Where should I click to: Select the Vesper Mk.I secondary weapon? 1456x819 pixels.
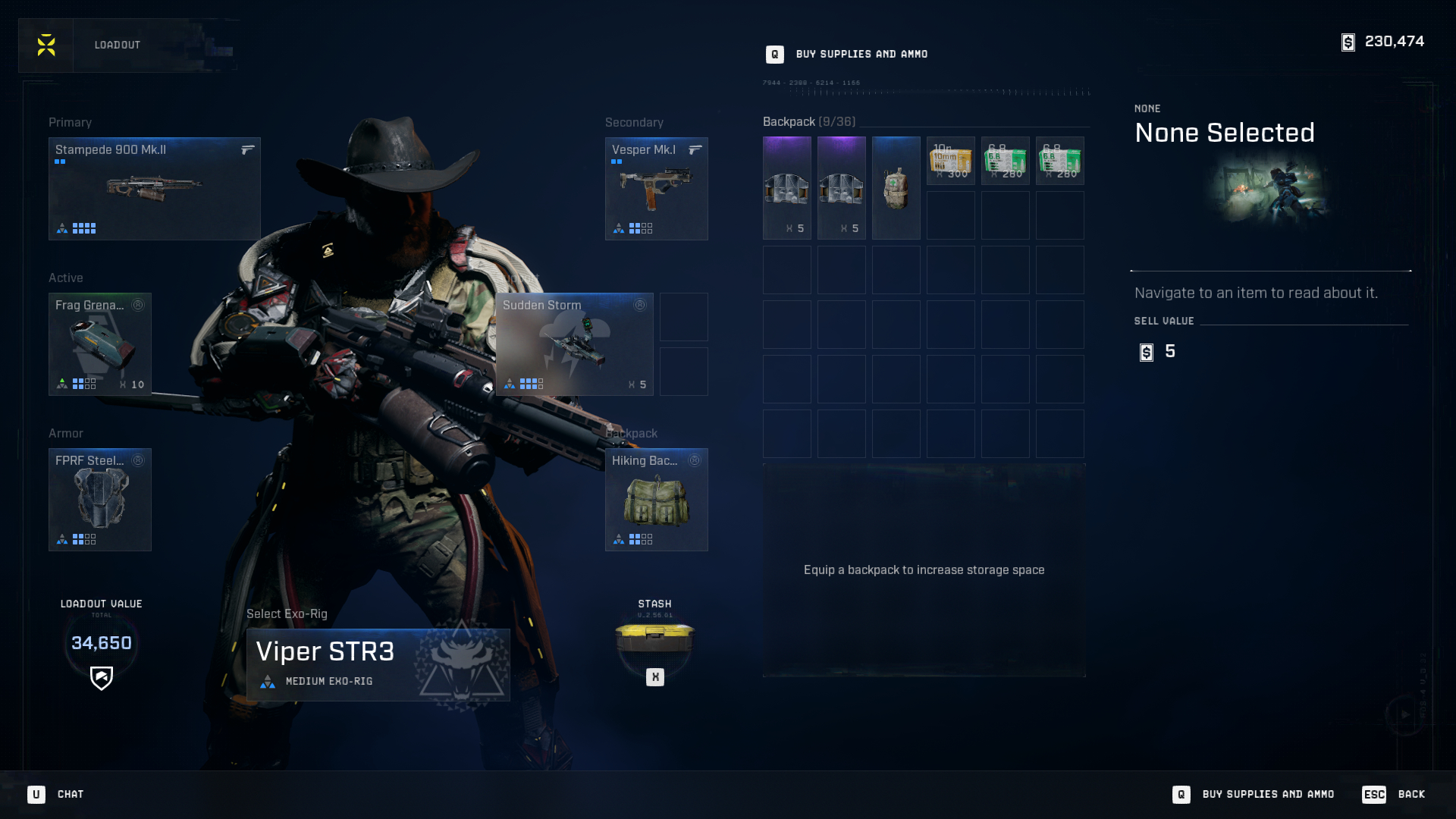pyautogui.click(x=656, y=188)
